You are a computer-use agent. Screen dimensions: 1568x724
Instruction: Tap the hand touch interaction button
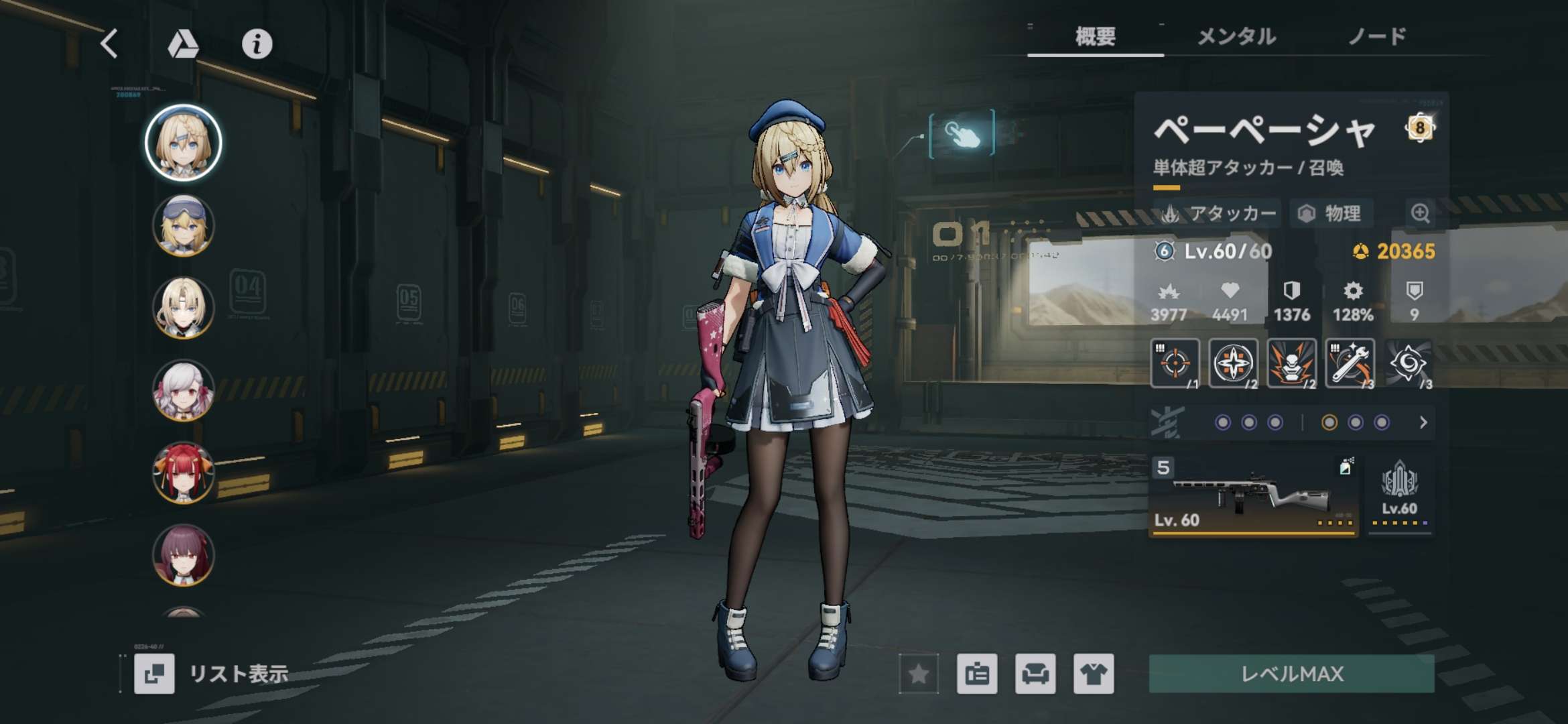click(x=962, y=134)
